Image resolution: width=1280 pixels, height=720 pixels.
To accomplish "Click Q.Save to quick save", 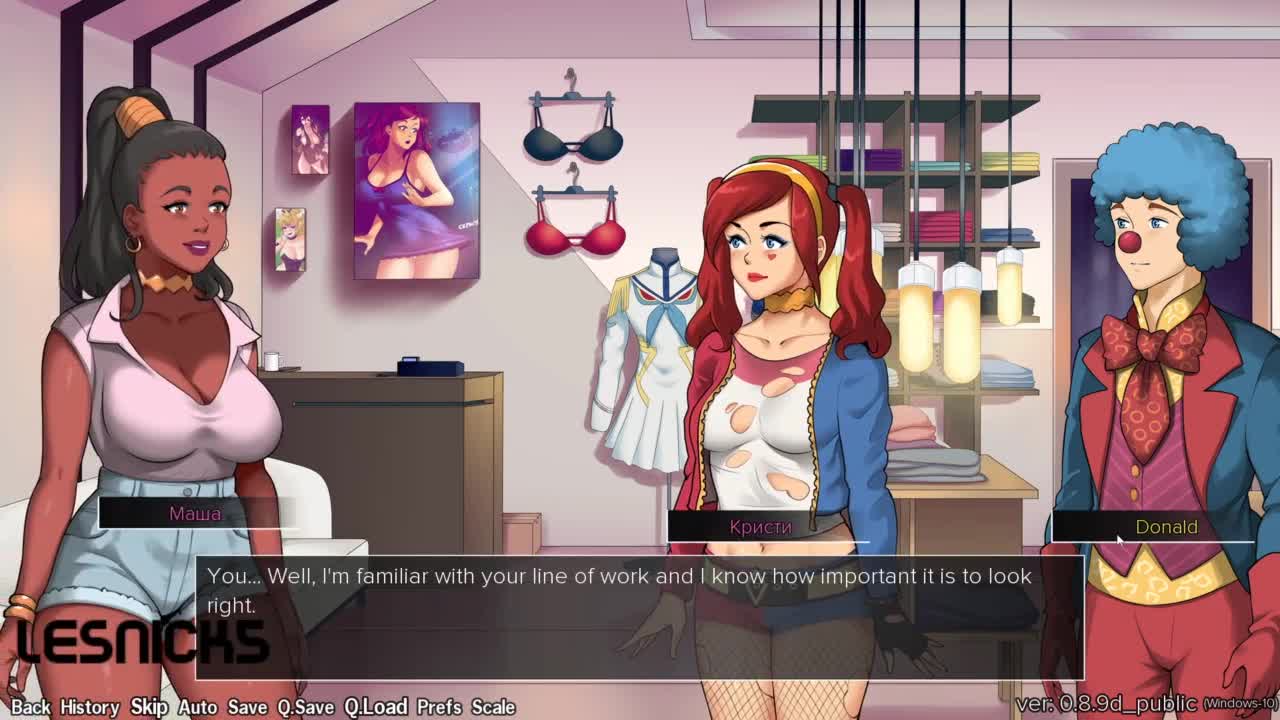I will tap(306, 707).
